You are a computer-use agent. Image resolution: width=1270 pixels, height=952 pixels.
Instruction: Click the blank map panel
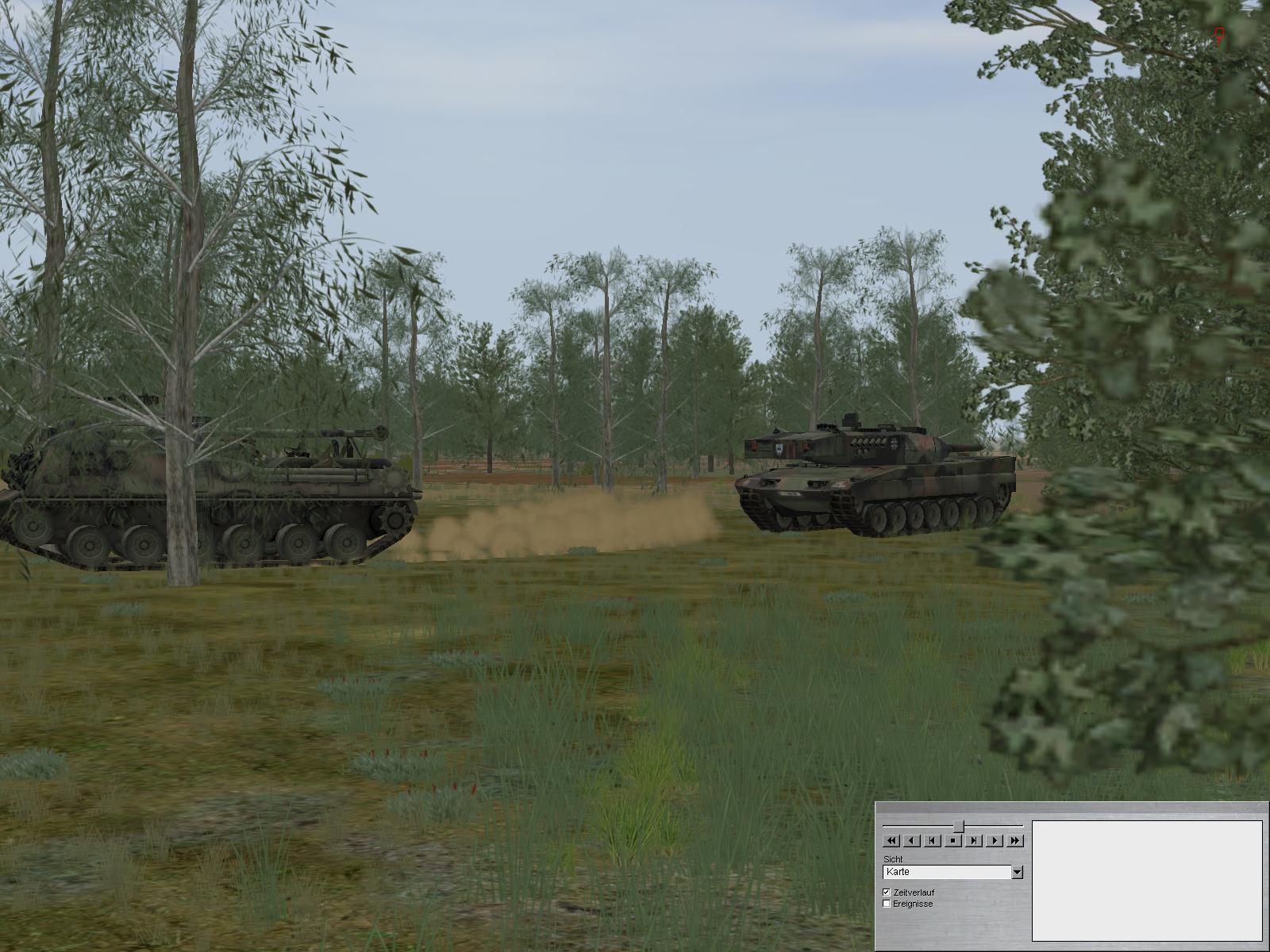click(1146, 881)
